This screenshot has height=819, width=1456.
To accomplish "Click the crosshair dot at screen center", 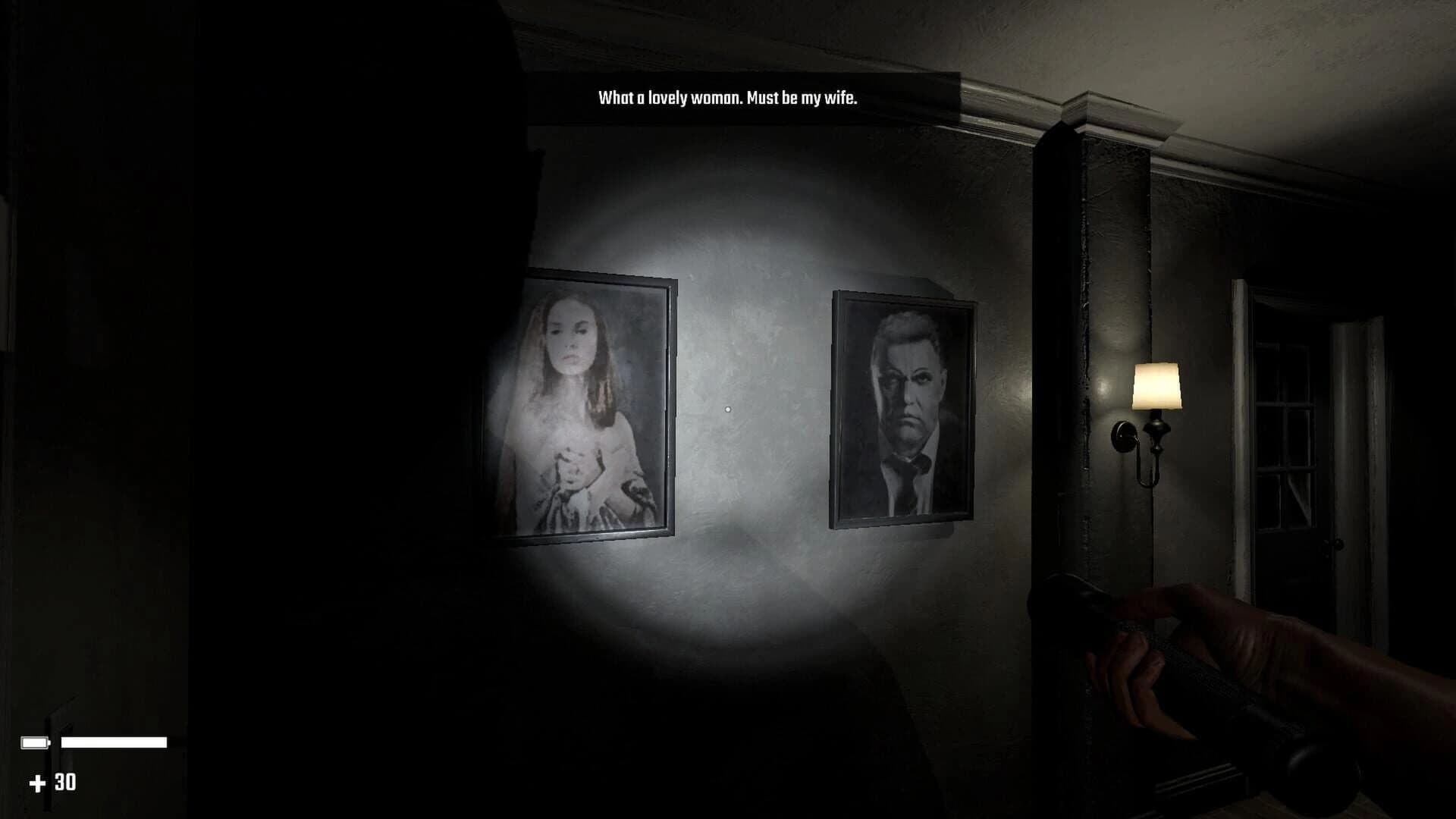I will [x=728, y=409].
